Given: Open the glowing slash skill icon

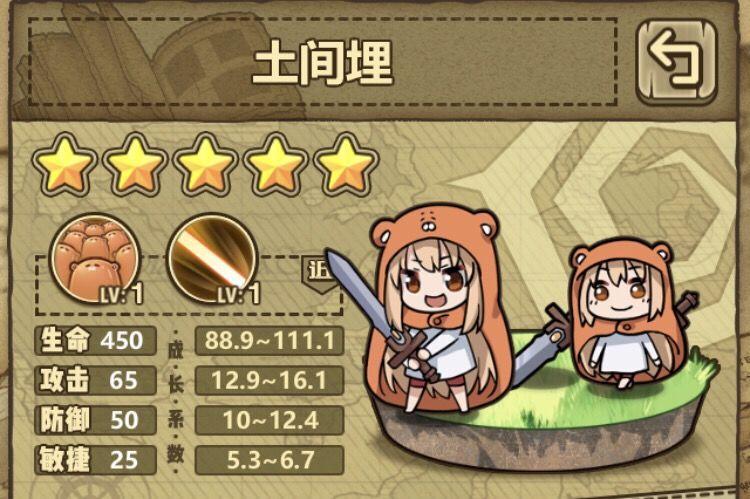Looking at the screenshot, I should (211, 258).
